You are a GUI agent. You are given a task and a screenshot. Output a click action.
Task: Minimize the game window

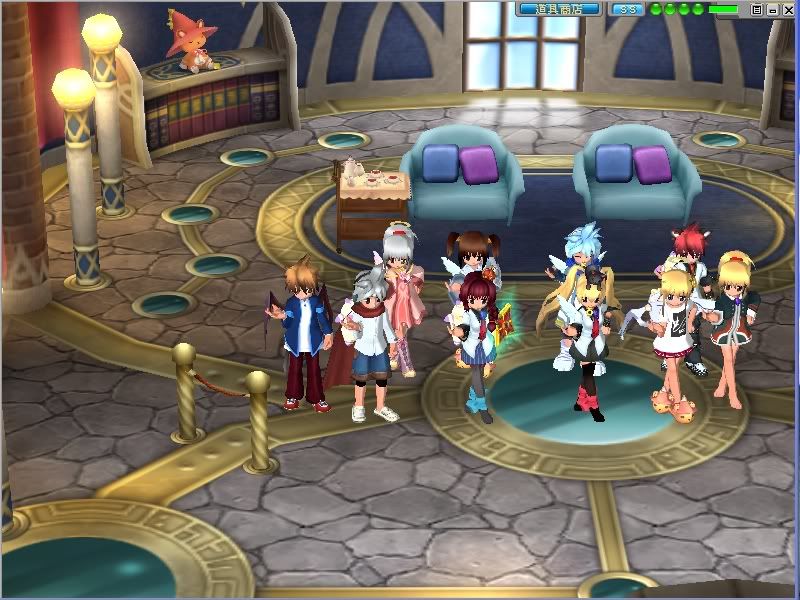(772, 9)
